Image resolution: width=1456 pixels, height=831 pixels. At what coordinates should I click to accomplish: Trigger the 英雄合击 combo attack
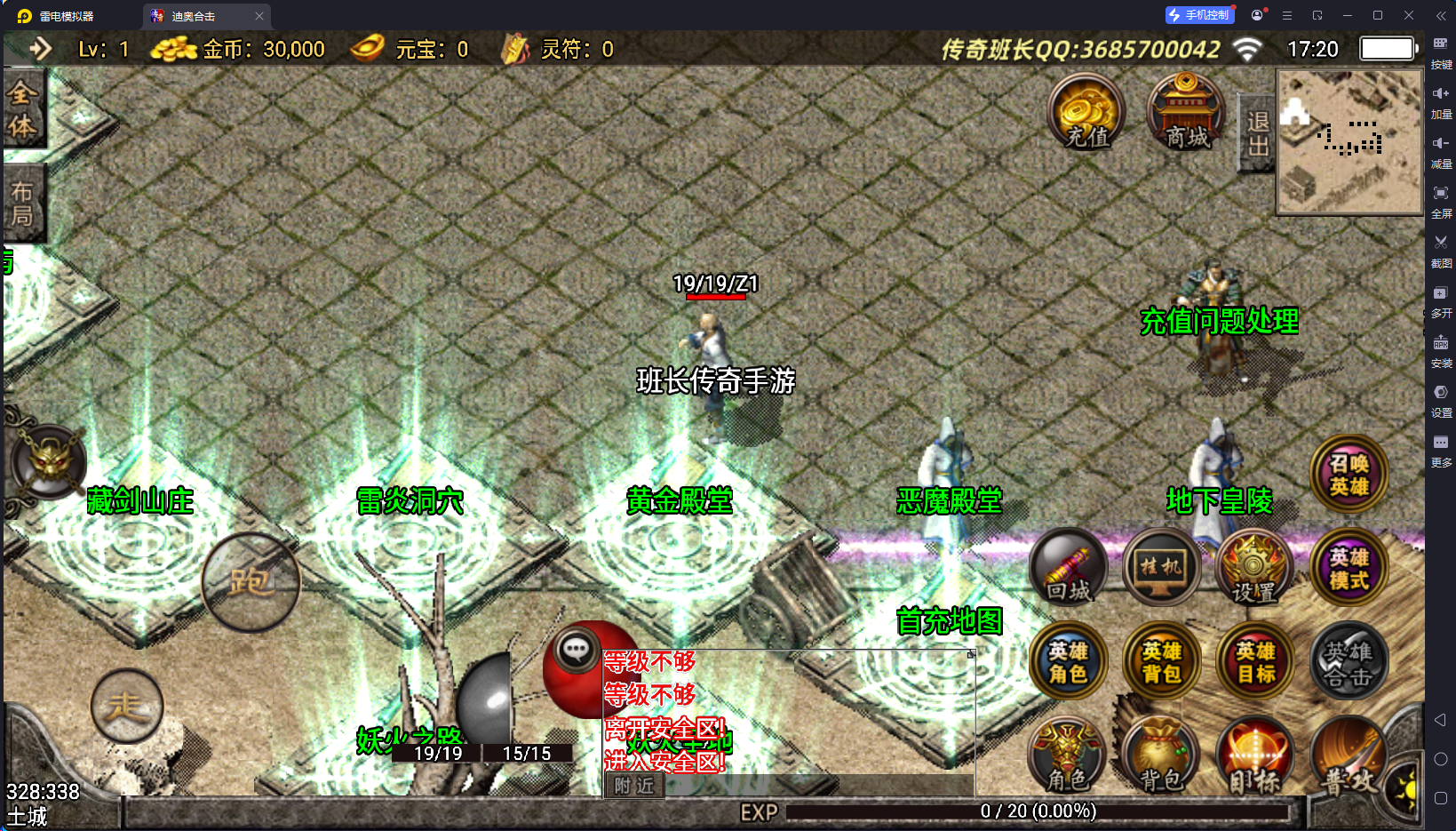pos(1349,662)
